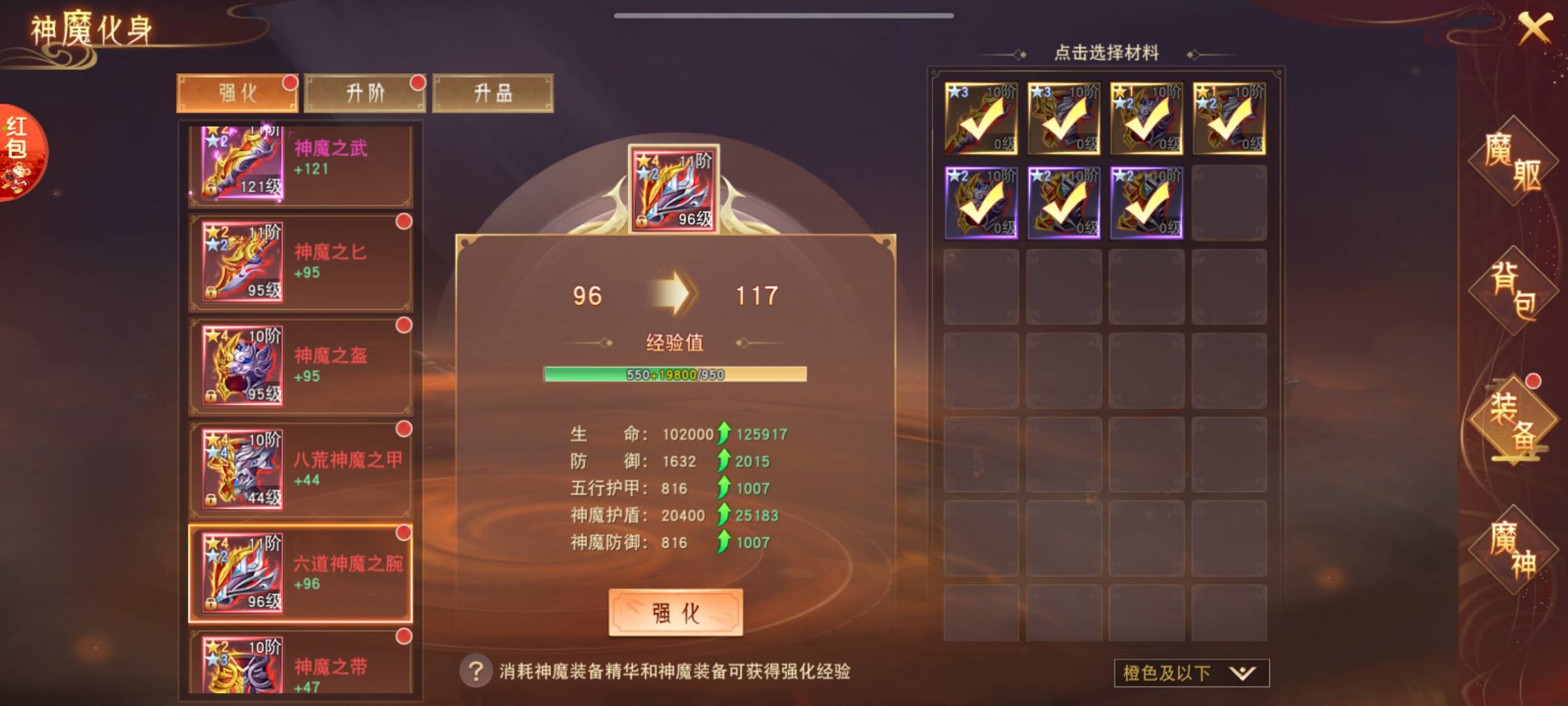Screen dimensions: 1568x706
Task: View the enhanced weapon icon at level 96
Action: (674, 190)
